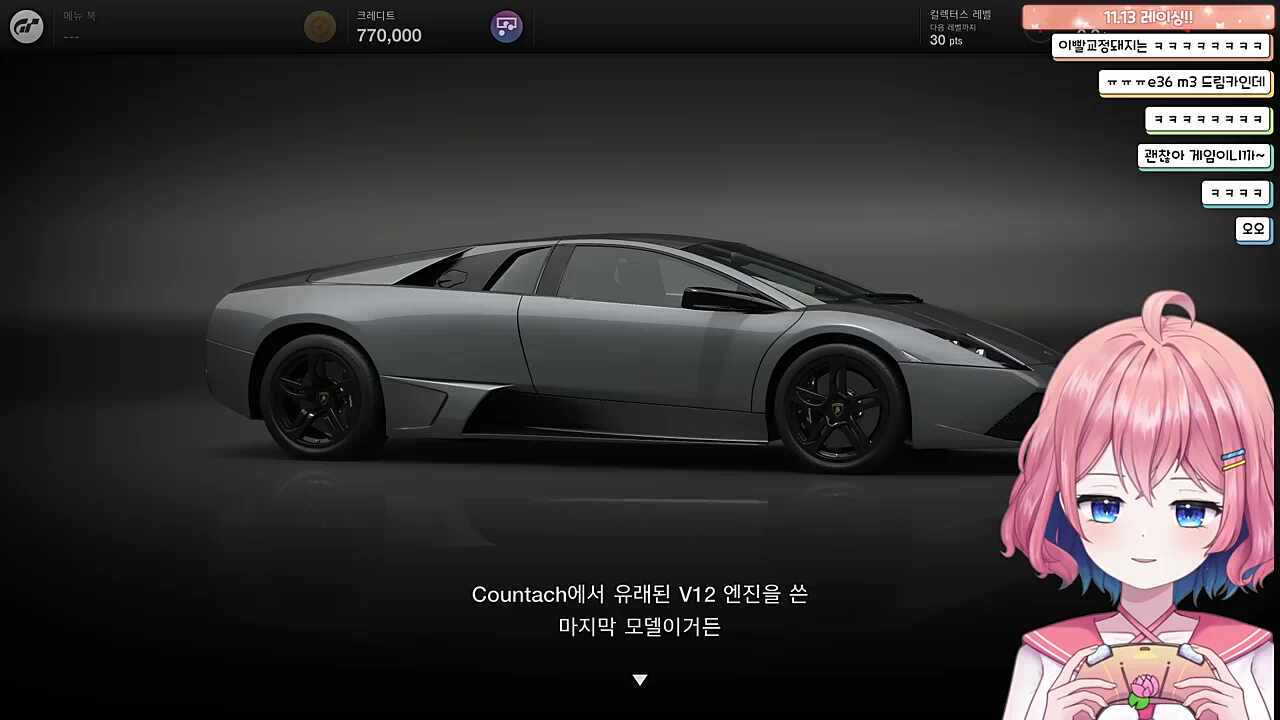This screenshot has height=720, width=1280.
Task: Click the chat message saying 괜찮아 게임이니까~
Action: pos(1204,156)
